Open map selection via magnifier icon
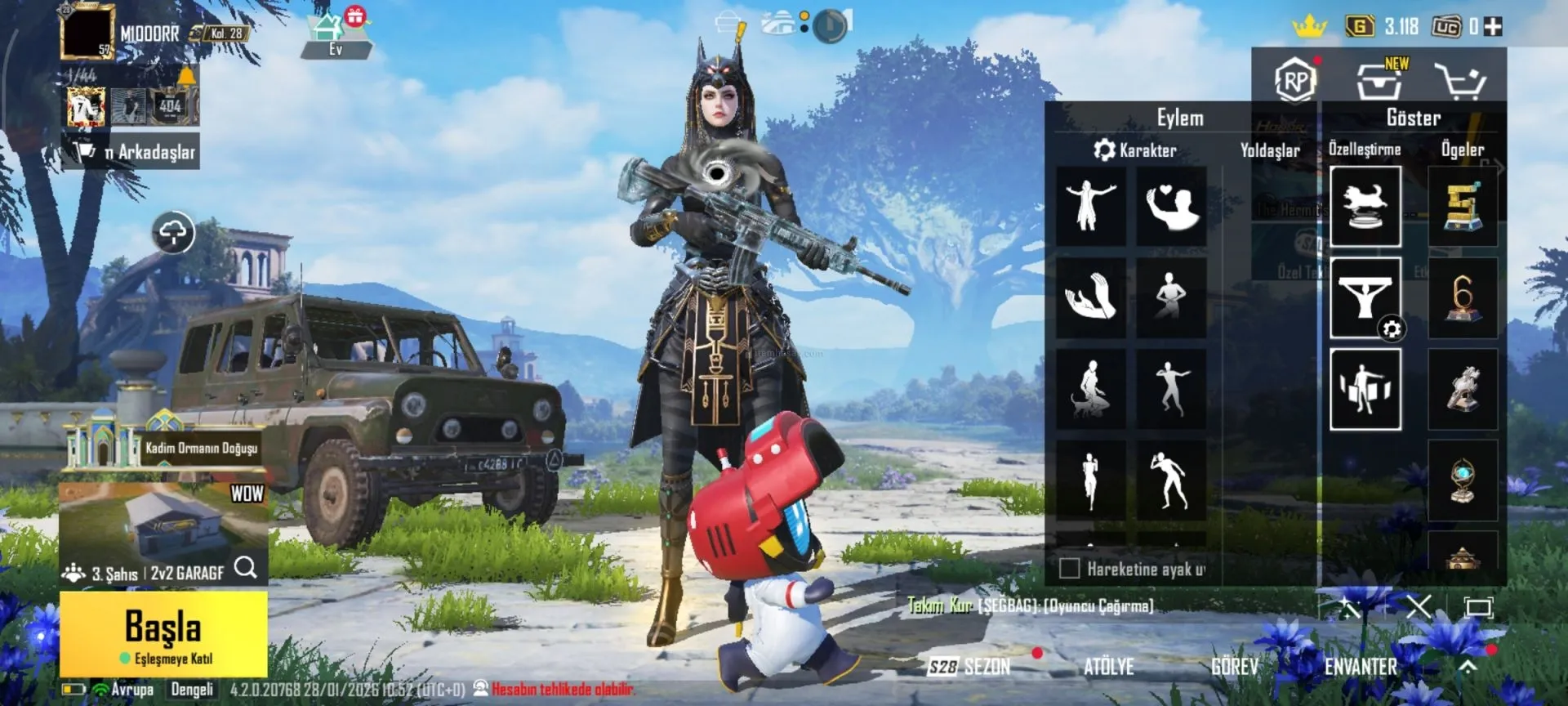This screenshot has width=1568, height=706. tap(246, 567)
